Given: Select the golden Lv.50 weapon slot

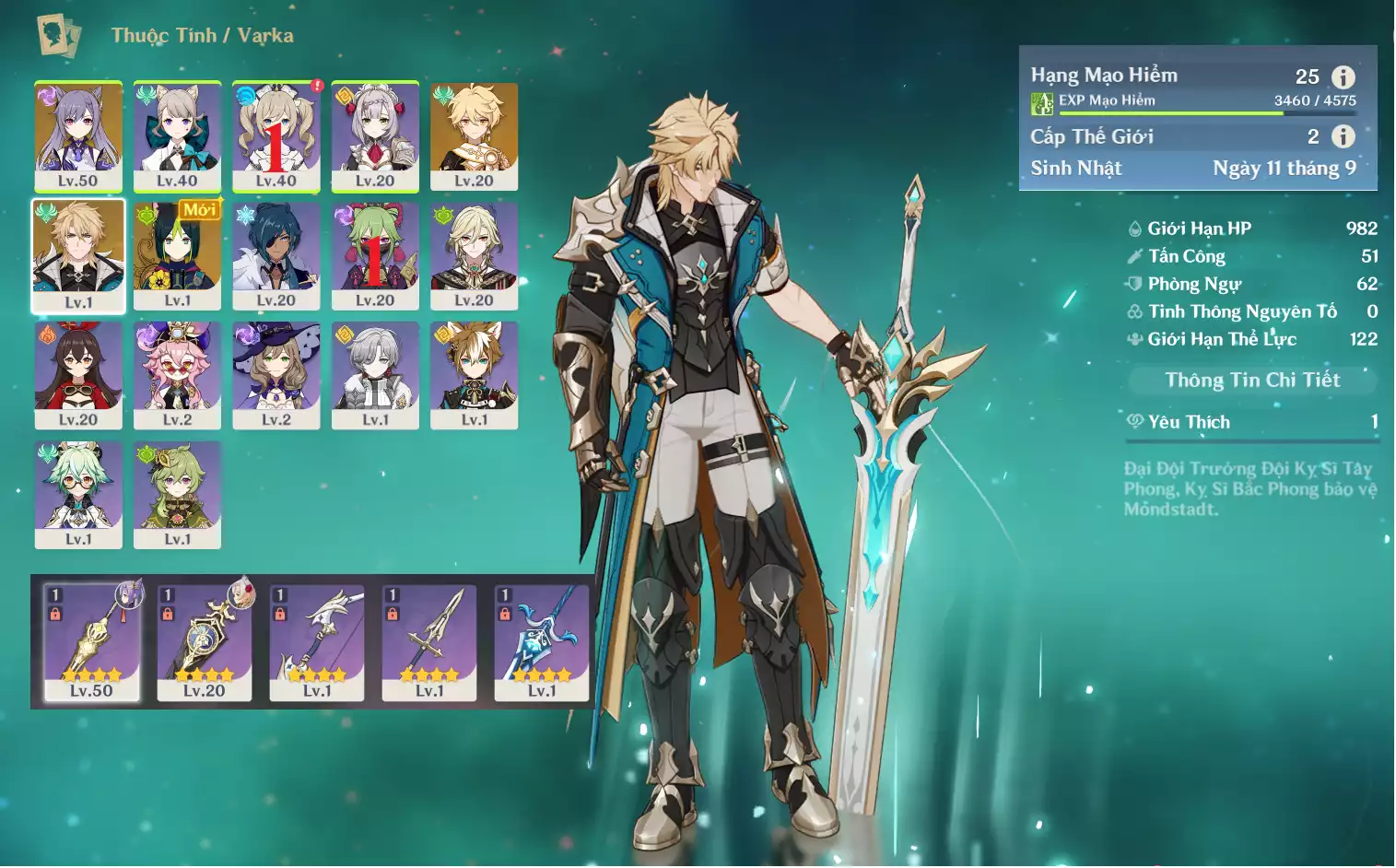Looking at the screenshot, I should [91, 642].
